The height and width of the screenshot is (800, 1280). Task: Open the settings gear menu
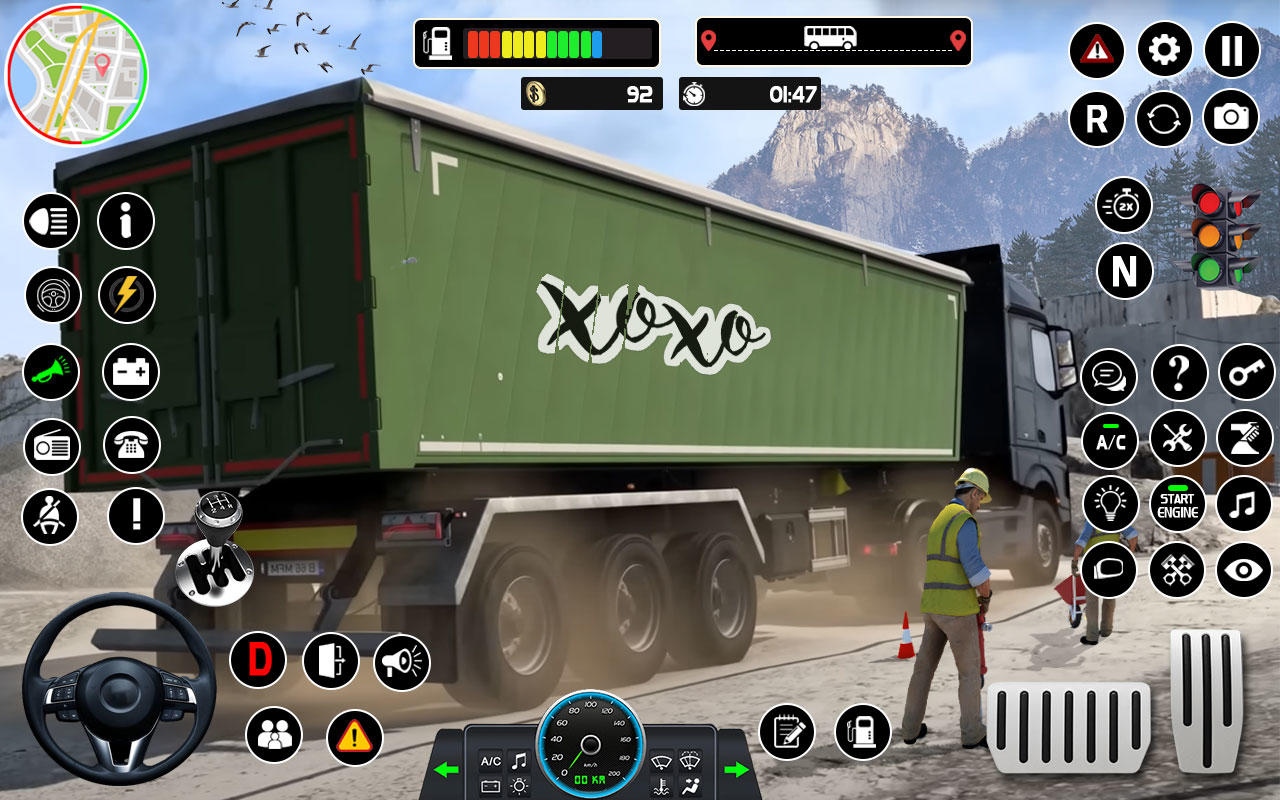[x=1162, y=51]
